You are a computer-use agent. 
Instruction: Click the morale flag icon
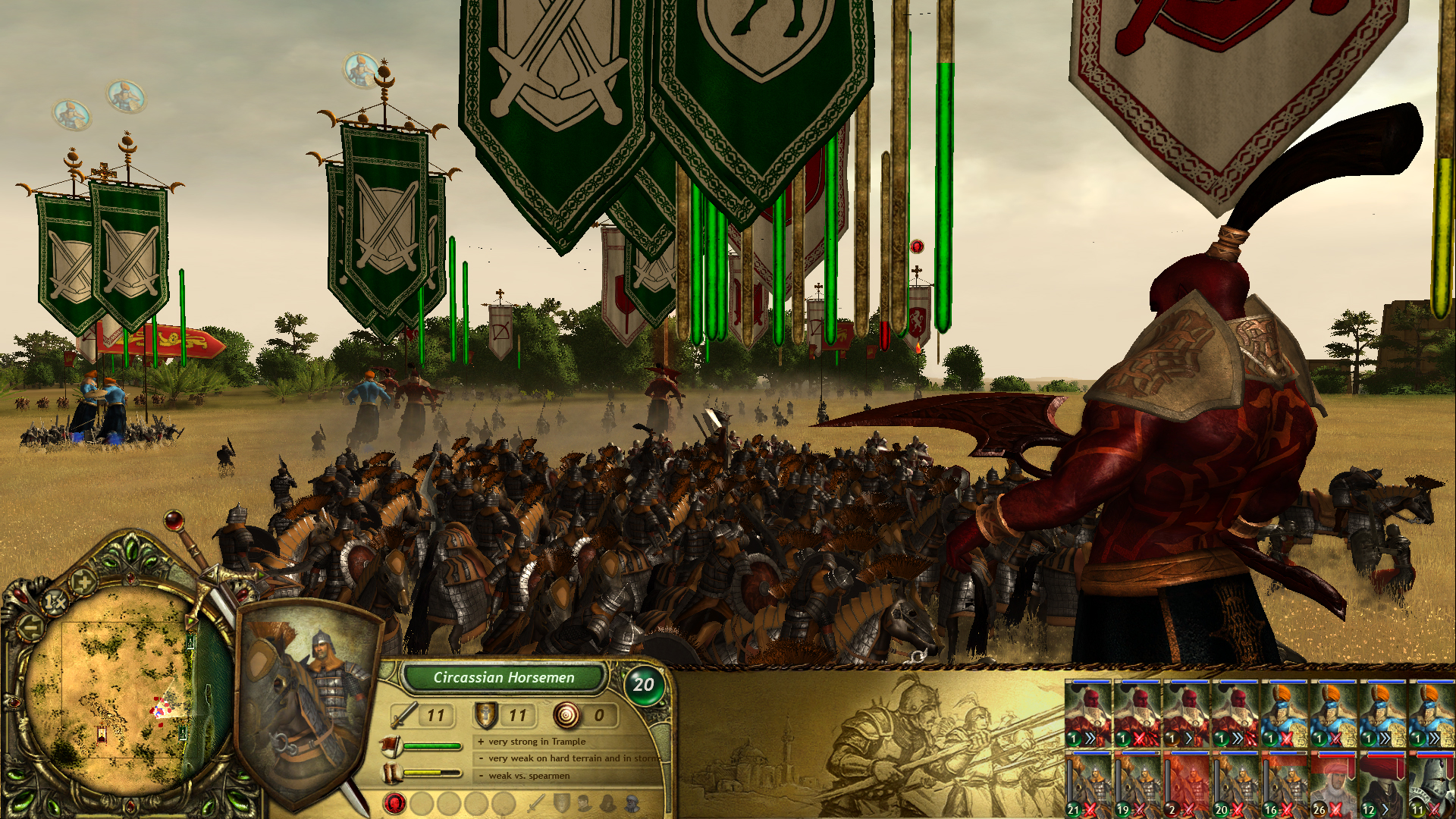[391, 746]
